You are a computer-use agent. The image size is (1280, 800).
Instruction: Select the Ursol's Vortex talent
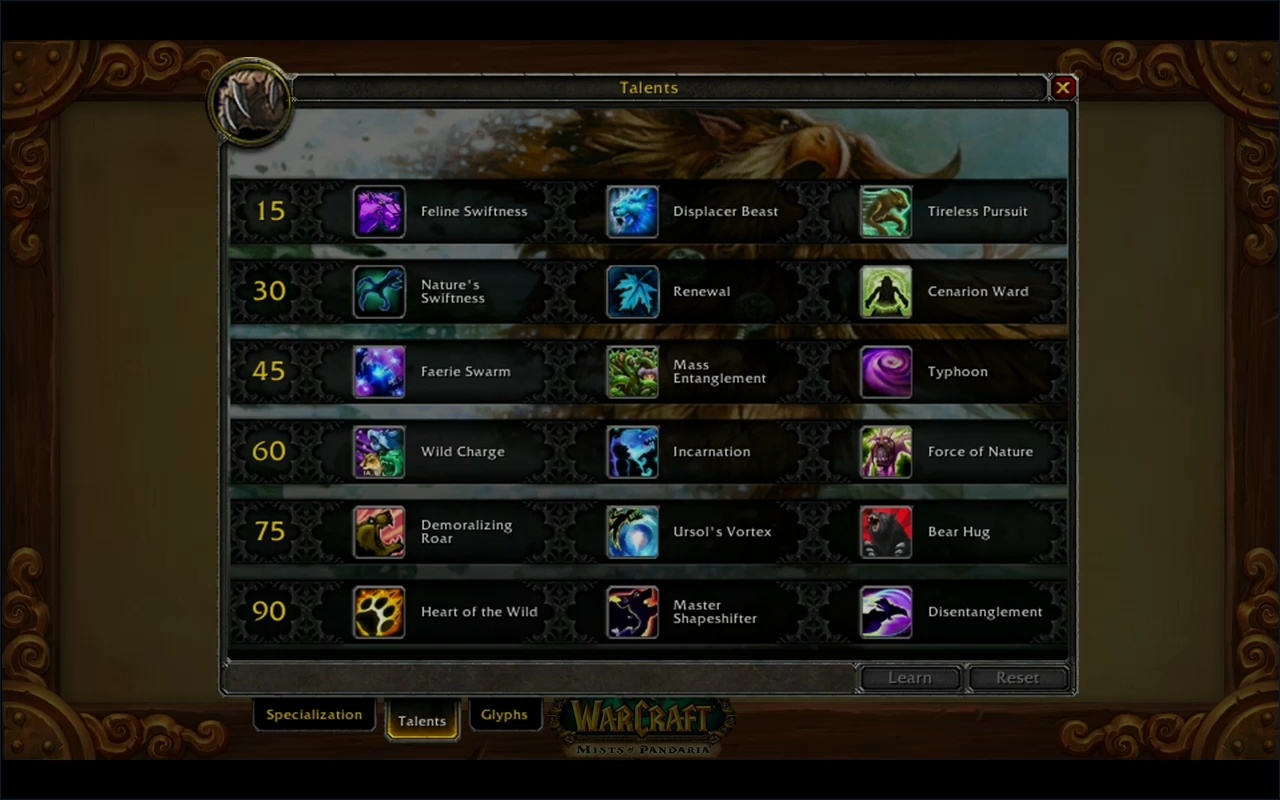click(632, 531)
